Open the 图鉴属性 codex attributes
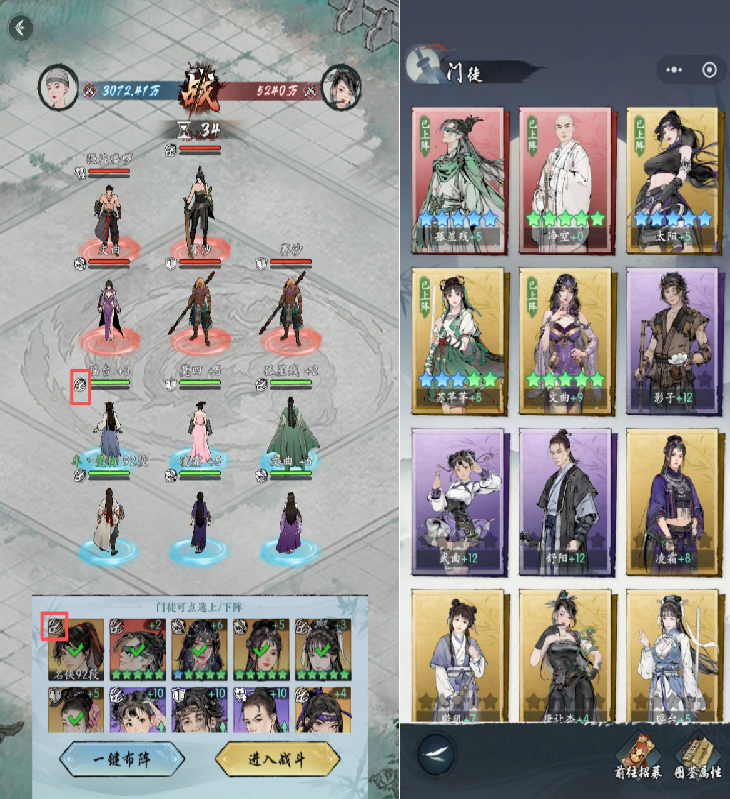Image resolution: width=730 pixels, height=799 pixels. [x=696, y=757]
